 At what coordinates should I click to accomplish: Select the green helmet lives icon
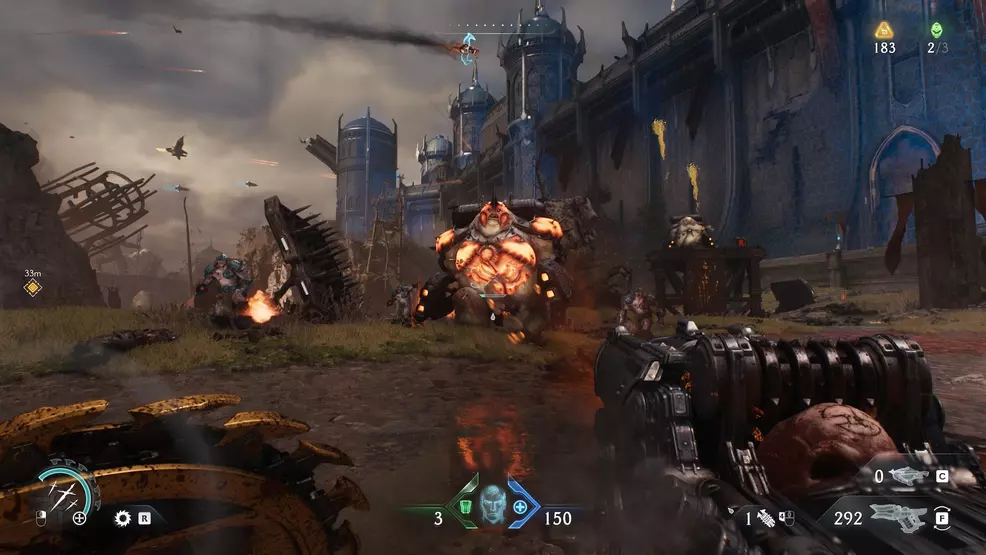936,30
